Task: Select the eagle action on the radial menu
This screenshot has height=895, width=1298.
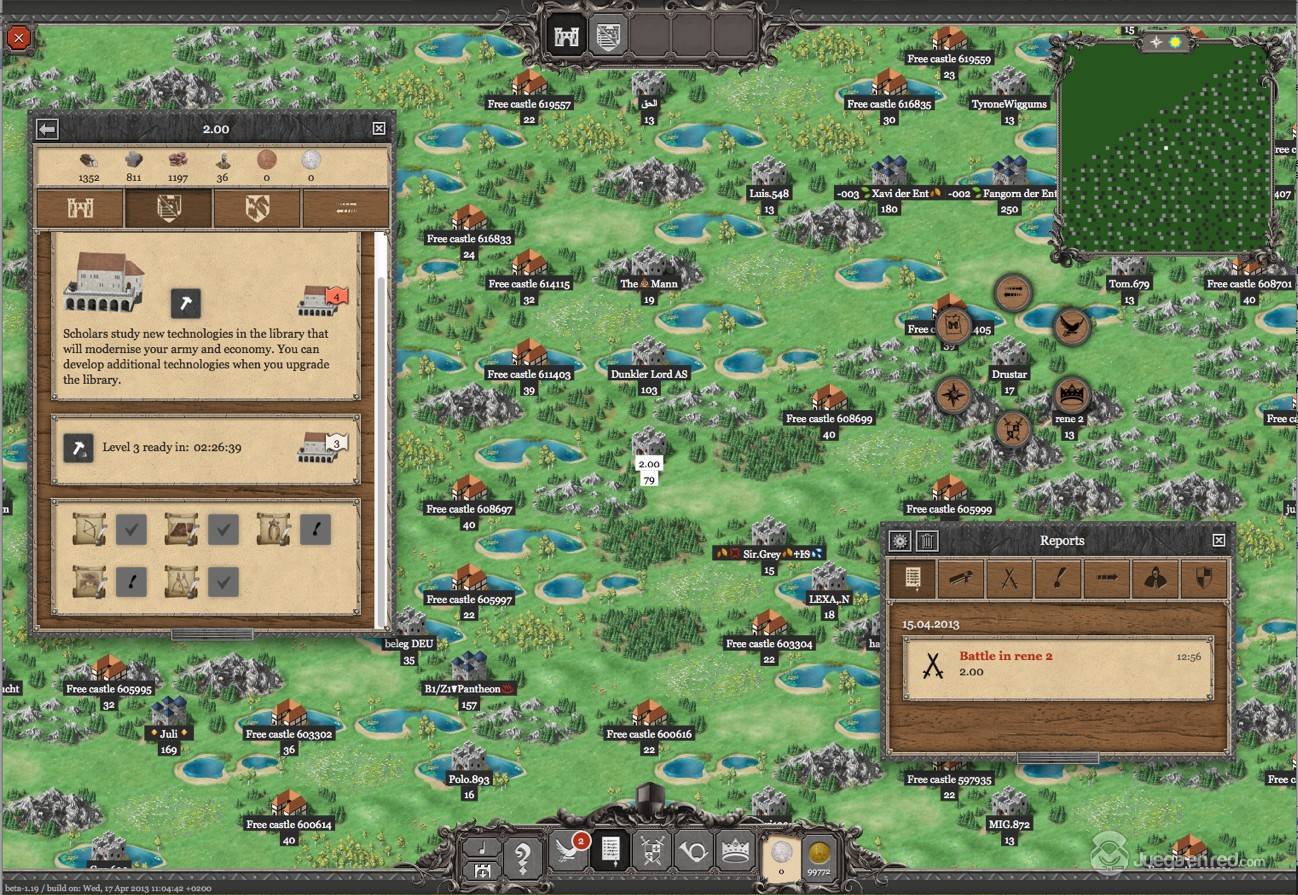Action: [x=1071, y=325]
